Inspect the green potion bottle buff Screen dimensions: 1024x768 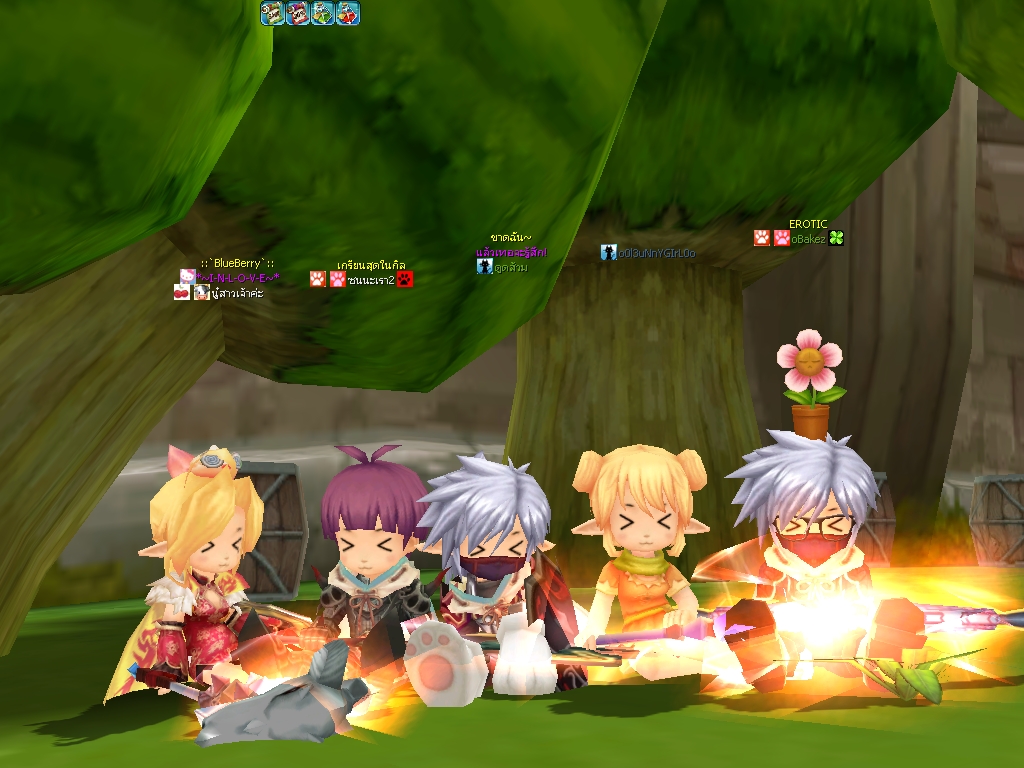[323, 13]
